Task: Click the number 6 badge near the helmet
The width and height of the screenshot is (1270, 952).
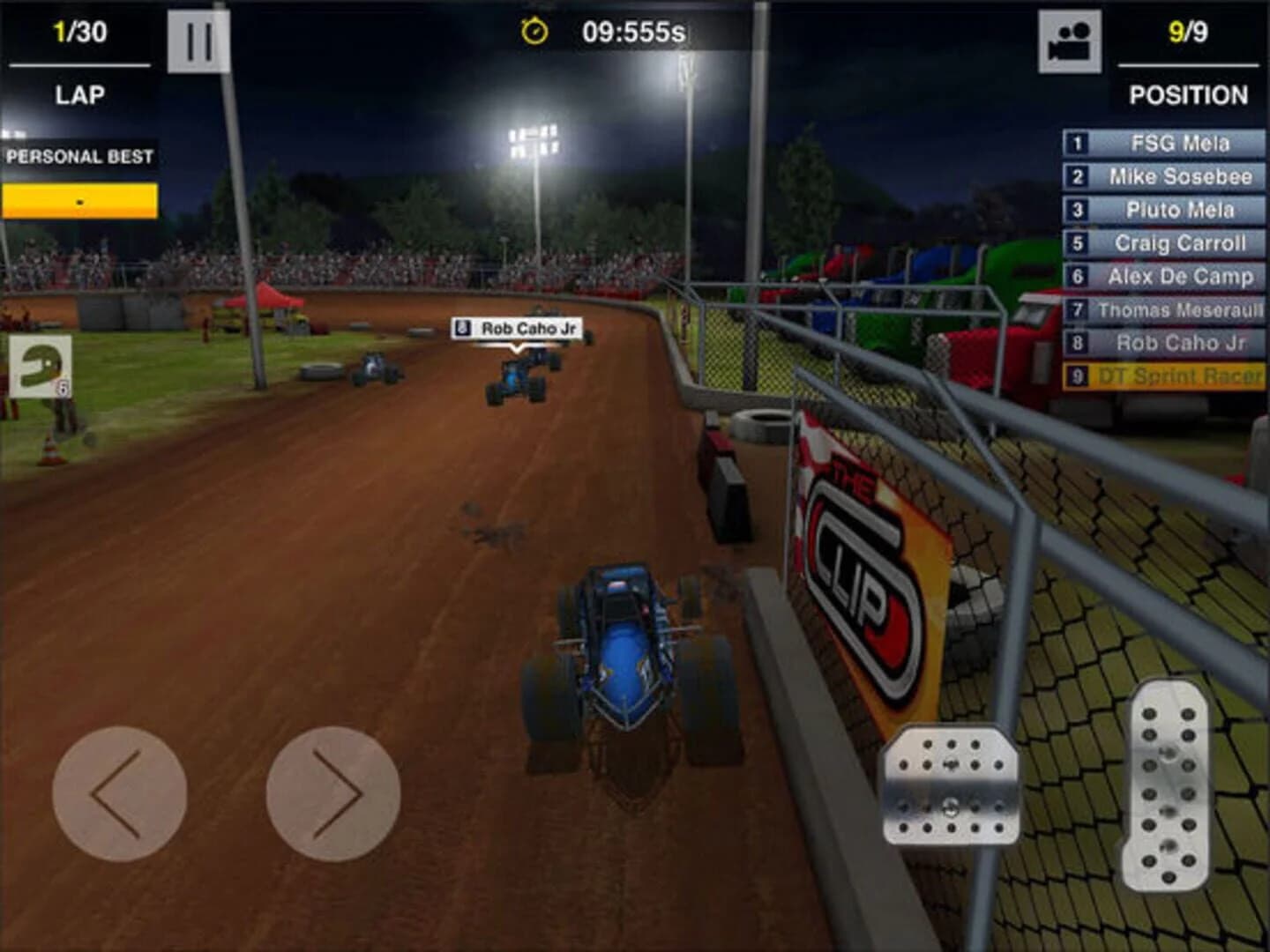Action: click(62, 386)
